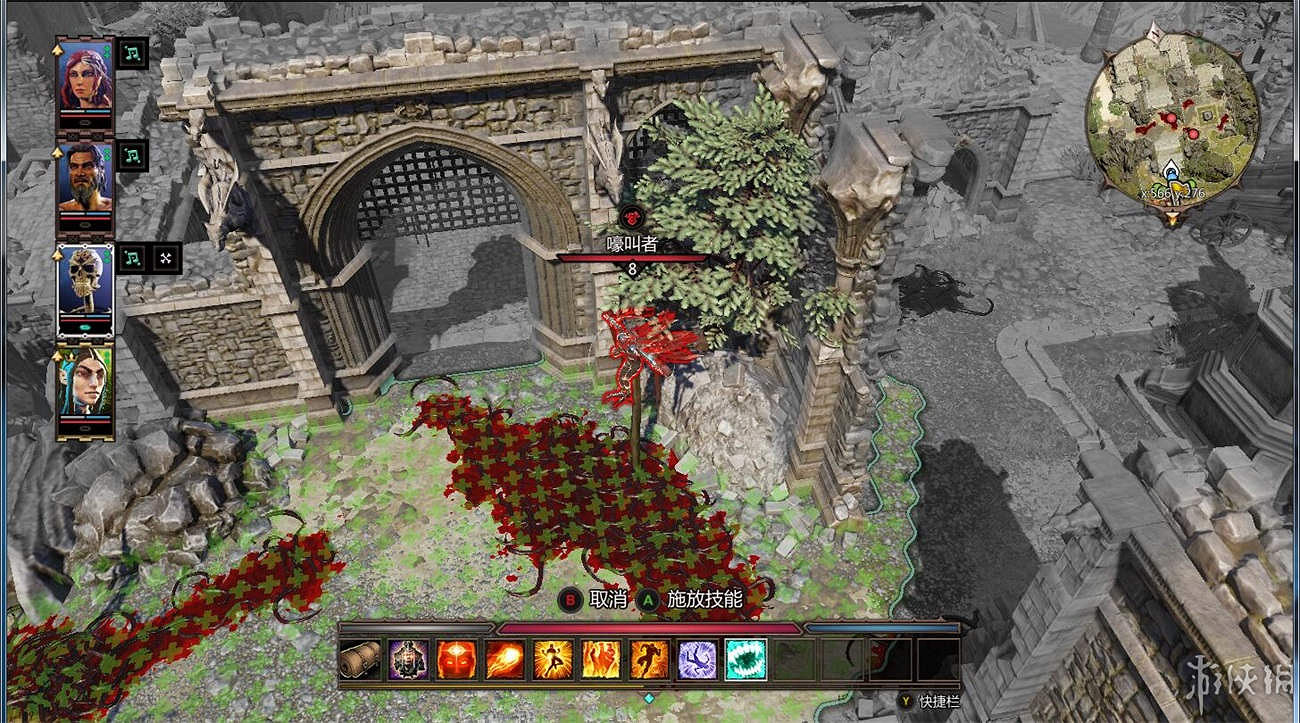The image size is (1300, 723).
Task: Activate the flaming leaping figure skill
Action: pos(552,660)
